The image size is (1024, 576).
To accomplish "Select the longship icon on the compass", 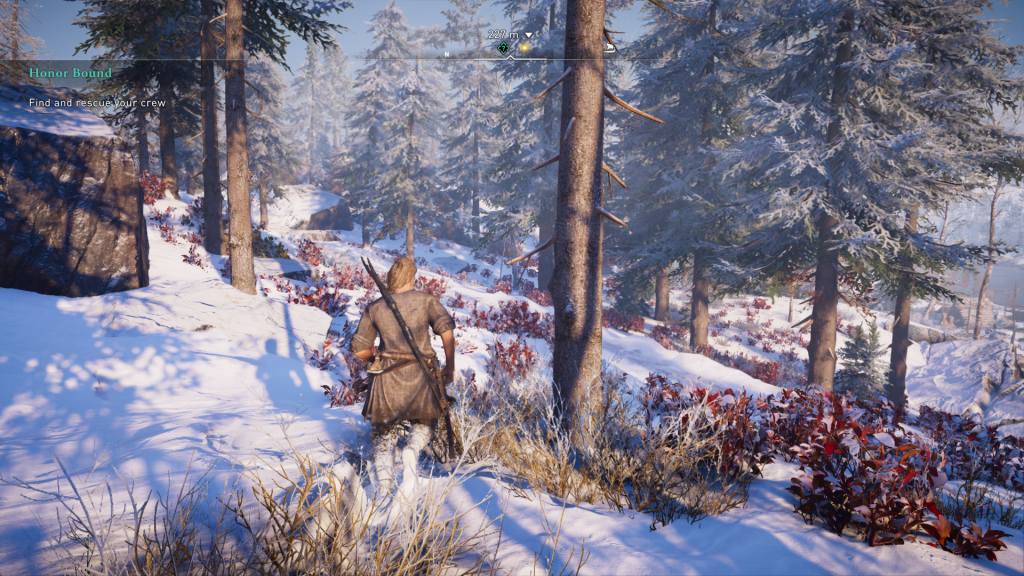I will (x=609, y=46).
